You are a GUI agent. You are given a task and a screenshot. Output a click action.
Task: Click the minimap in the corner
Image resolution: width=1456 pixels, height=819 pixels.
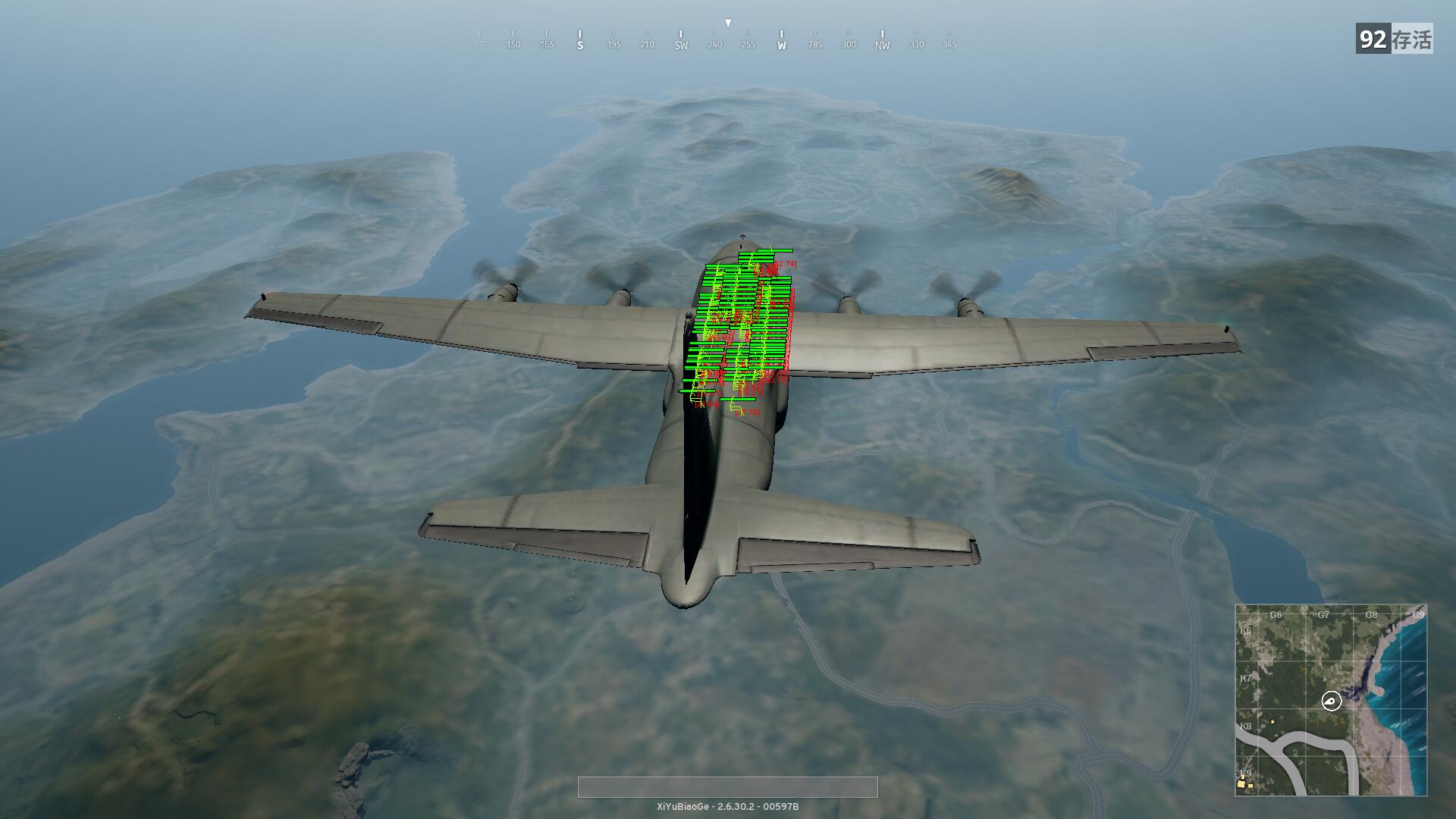point(1331,699)
